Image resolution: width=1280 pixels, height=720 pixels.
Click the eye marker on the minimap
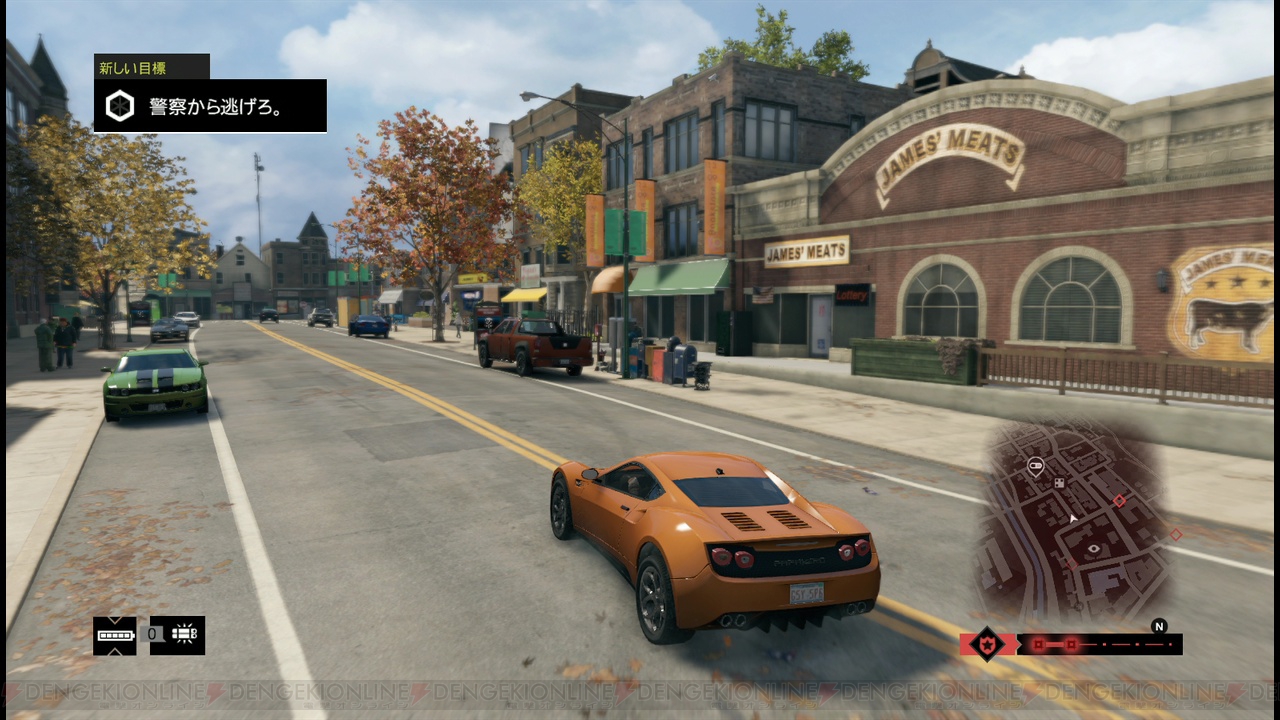pyautogui.click(x=1093, y=549)
